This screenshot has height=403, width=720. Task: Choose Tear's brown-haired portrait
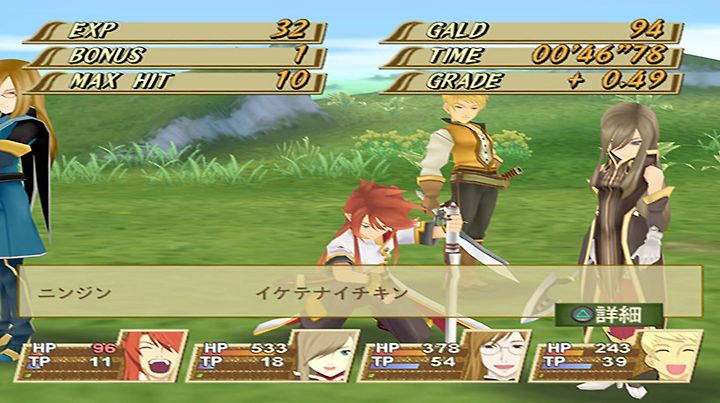point(322,357)
